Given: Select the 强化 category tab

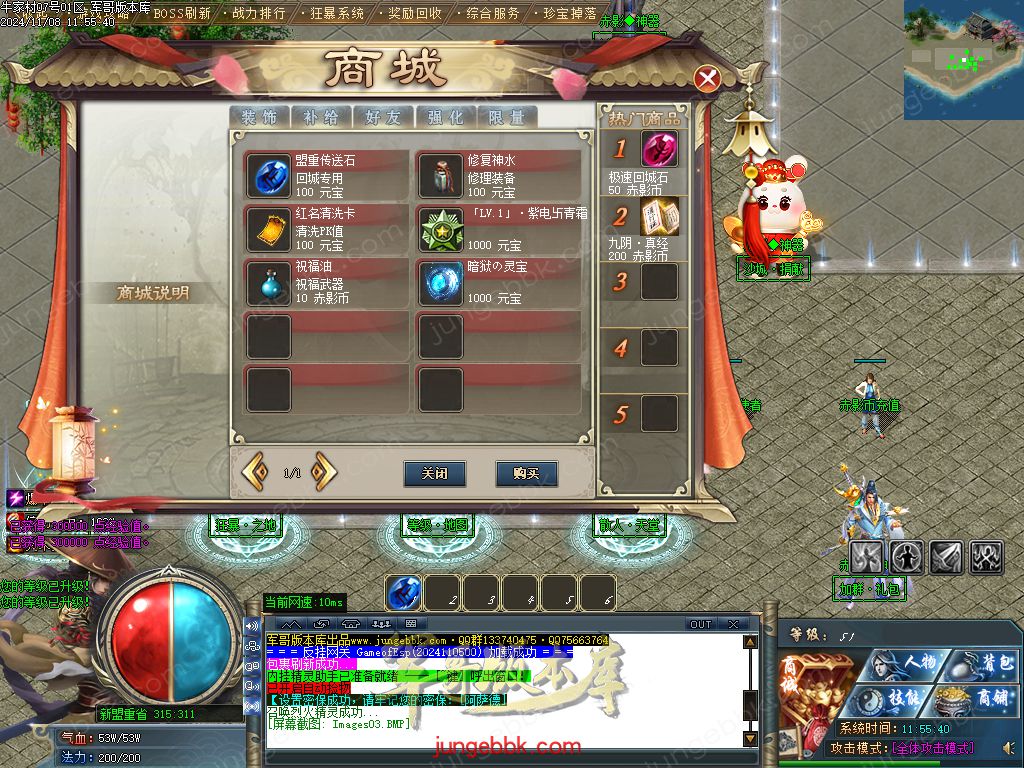Looking at the screenshot, I should point(445,117).
